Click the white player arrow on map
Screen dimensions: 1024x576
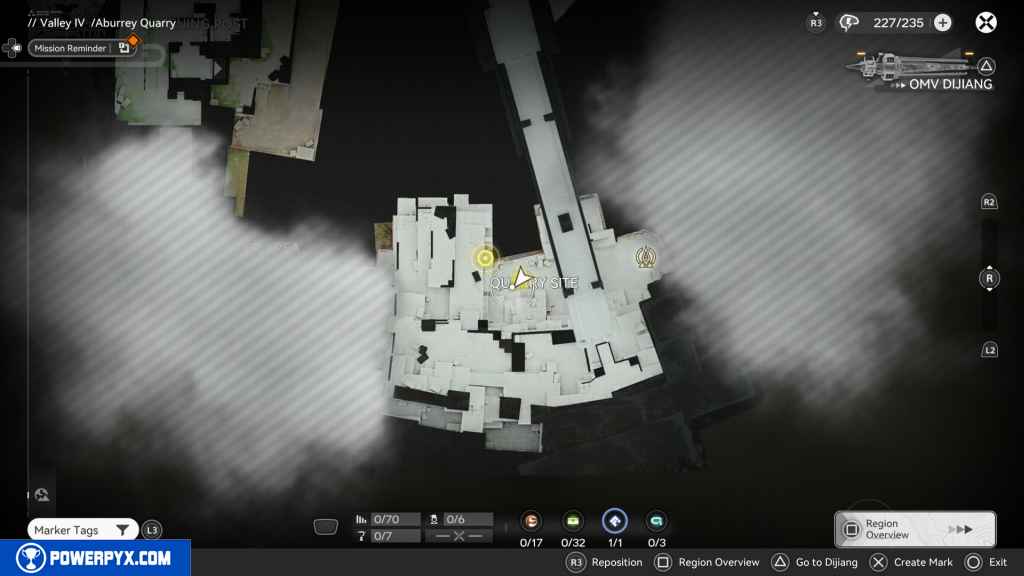[519, 277]
